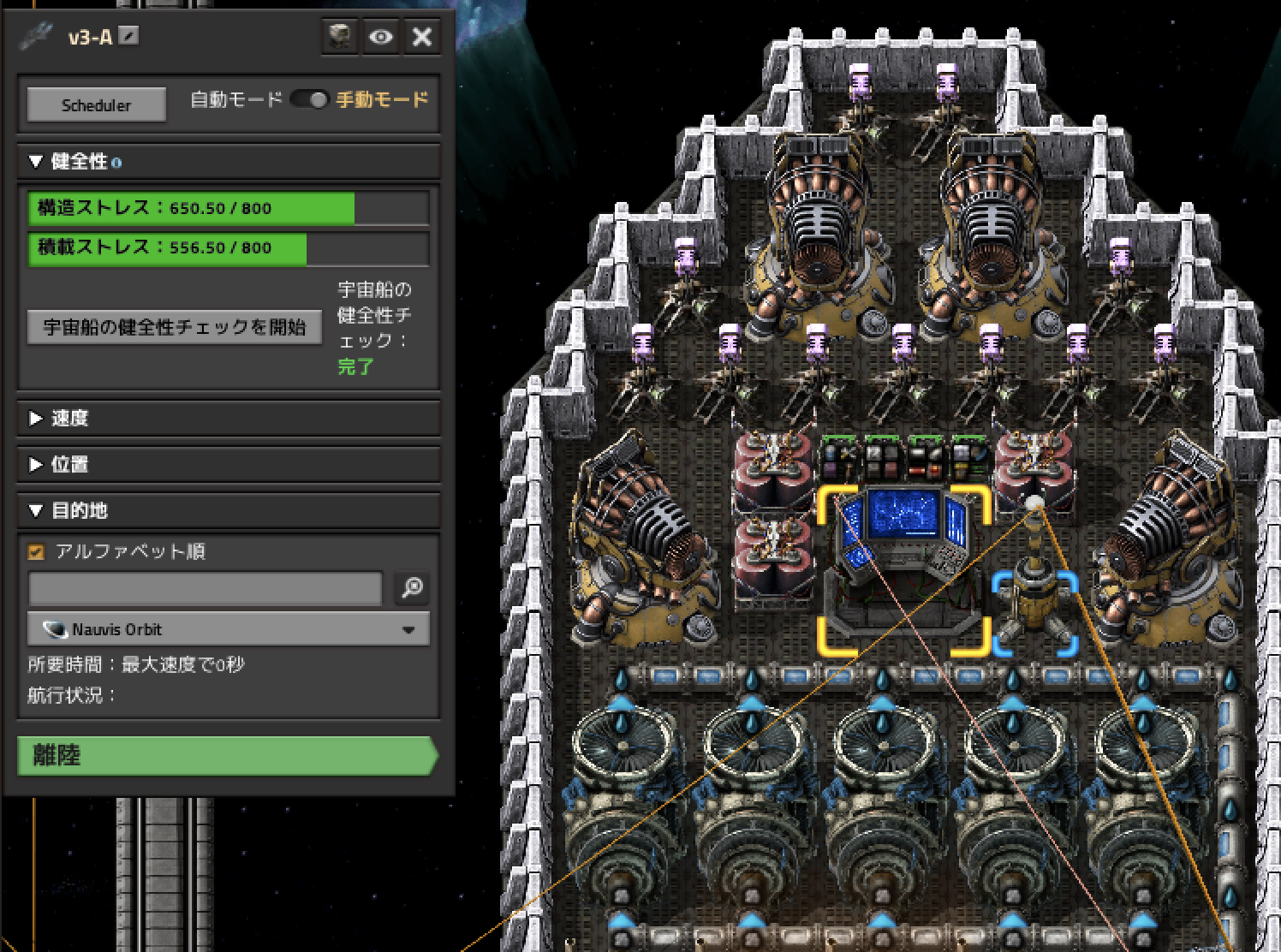Collapse the 健全性 integrity section
This screenshot has width=1281, height=952.
tap(36, 162)
